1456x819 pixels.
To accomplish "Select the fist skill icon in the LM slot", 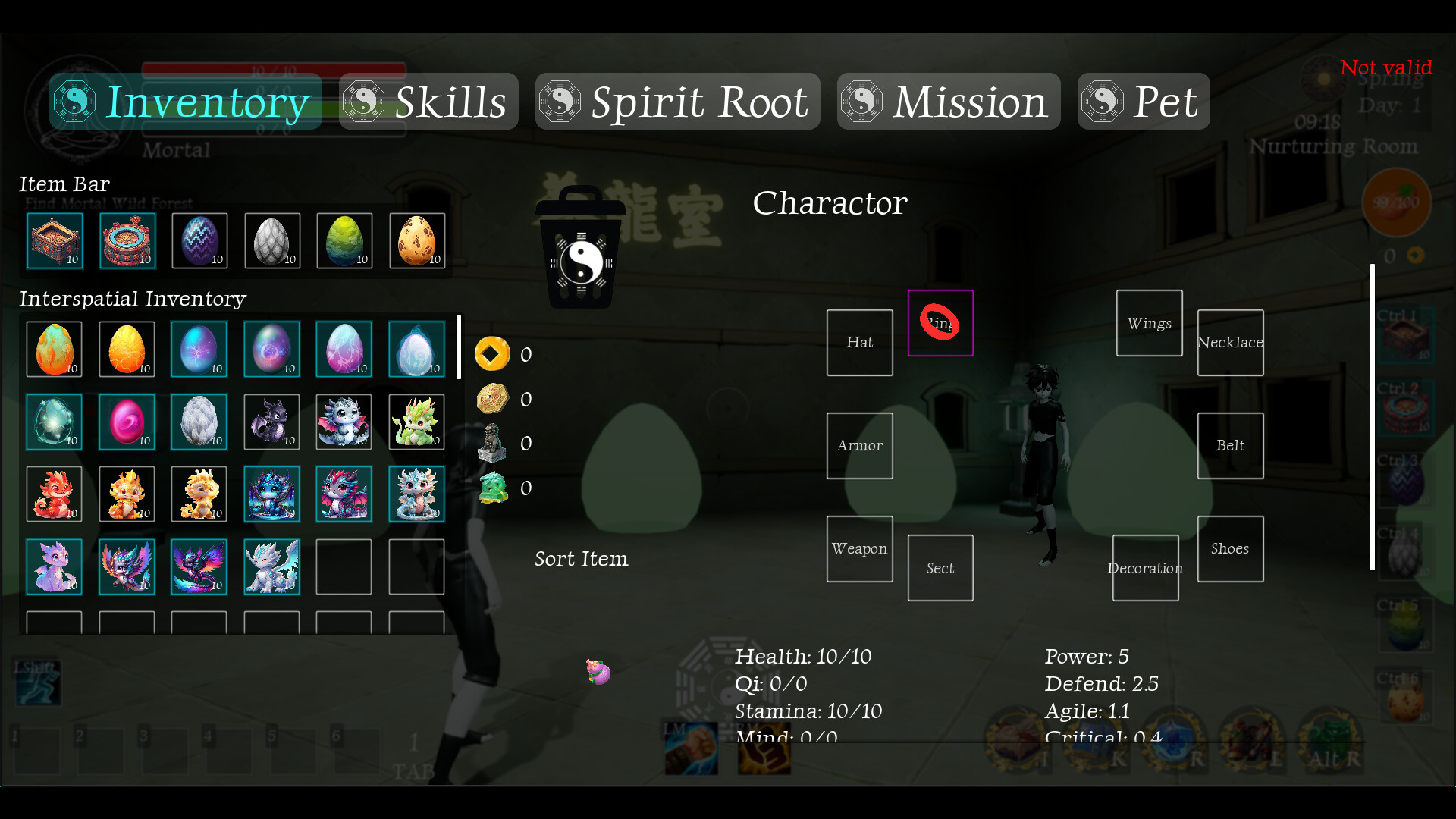I will pos(690,748).
